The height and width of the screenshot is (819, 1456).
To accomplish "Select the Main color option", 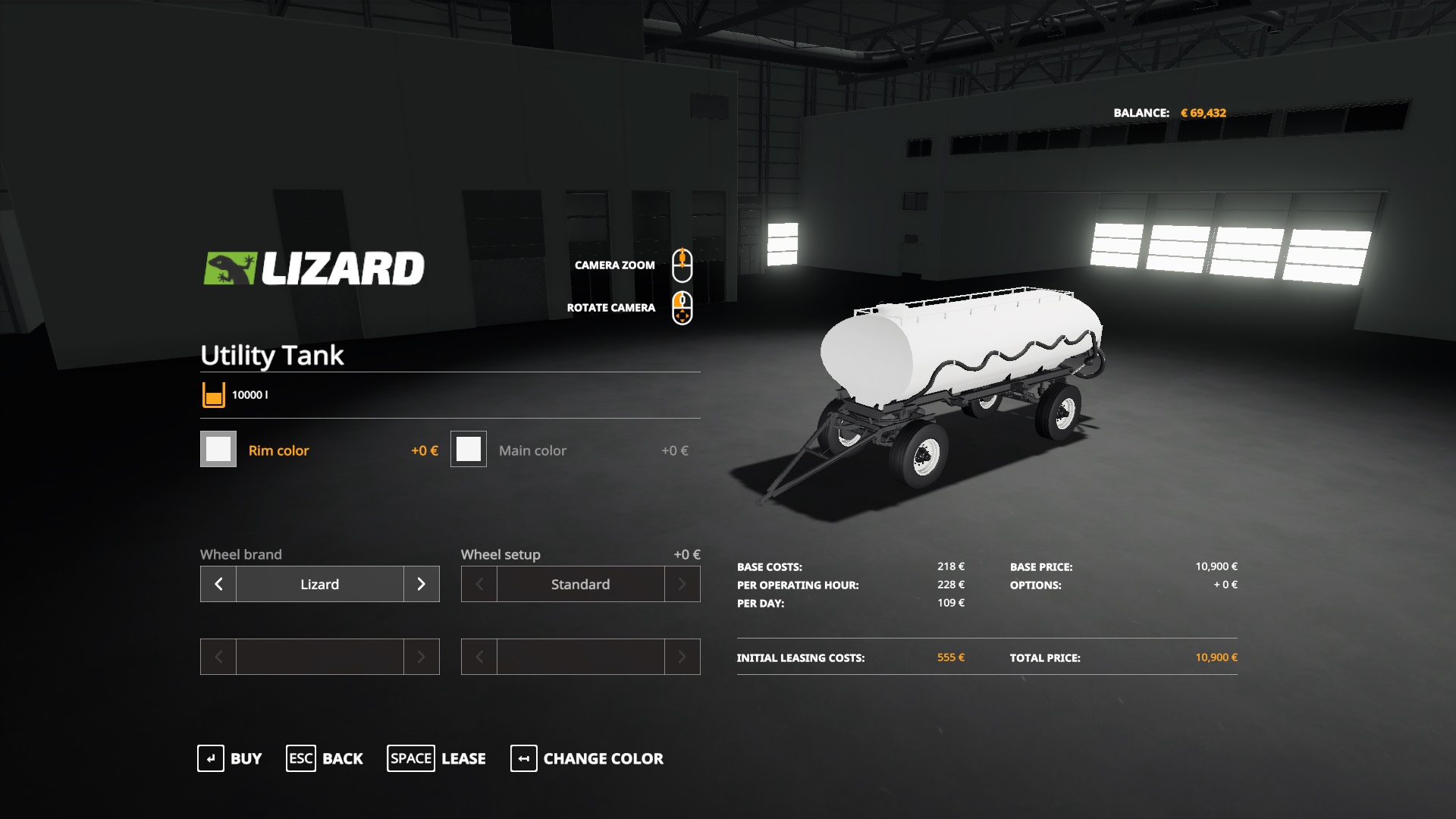I will [x=532, y=450].
